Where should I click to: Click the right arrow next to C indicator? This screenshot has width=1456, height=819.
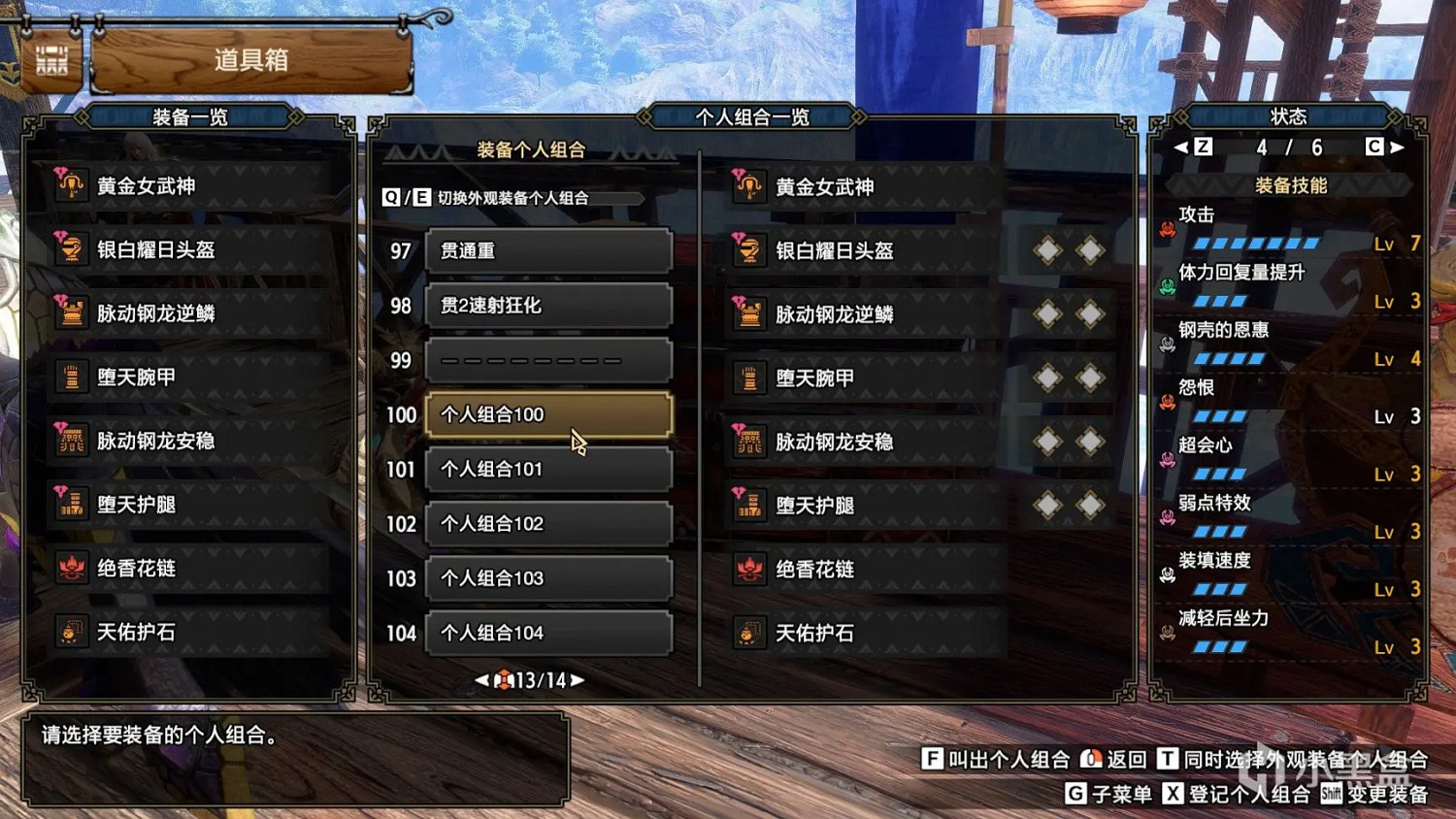pos(1394,147)
